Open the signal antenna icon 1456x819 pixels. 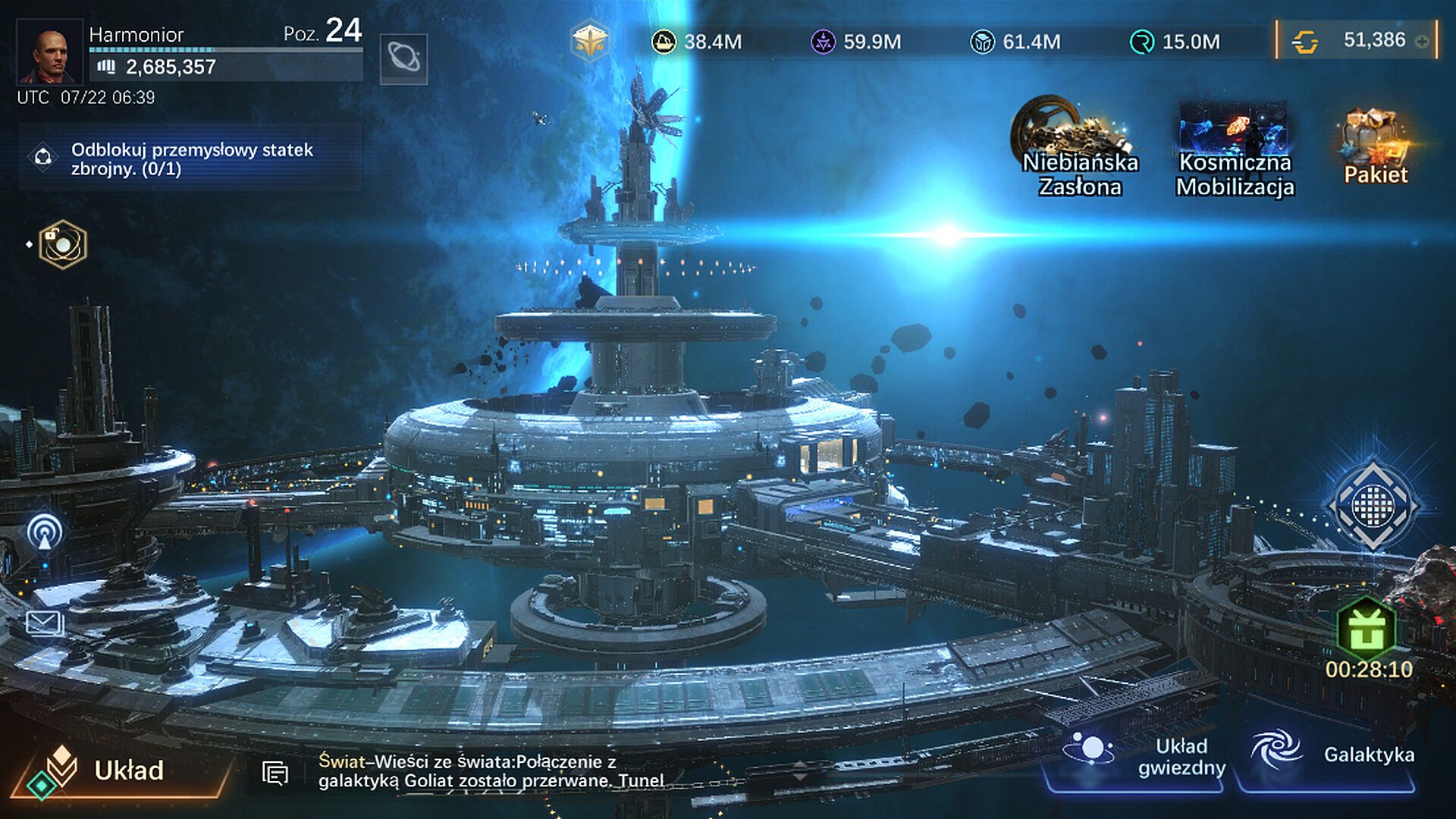coord(45,531)
